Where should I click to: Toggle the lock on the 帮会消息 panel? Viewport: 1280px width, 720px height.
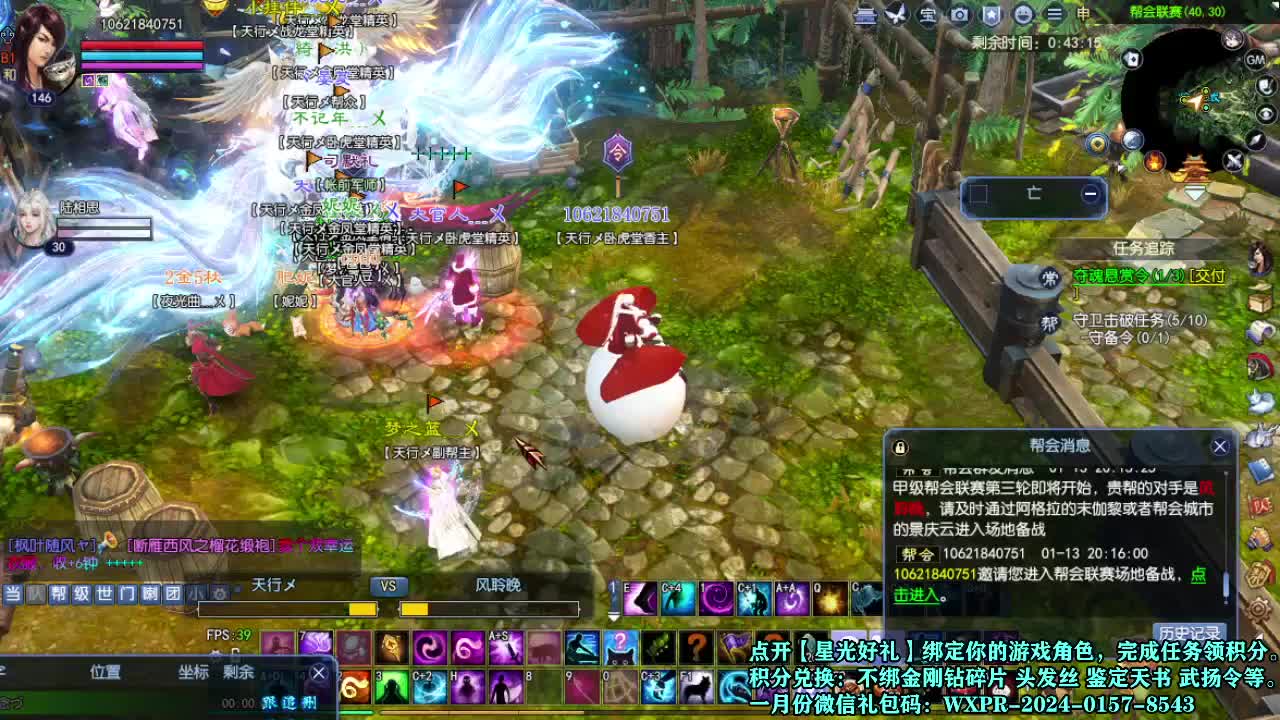click(900, 446)
